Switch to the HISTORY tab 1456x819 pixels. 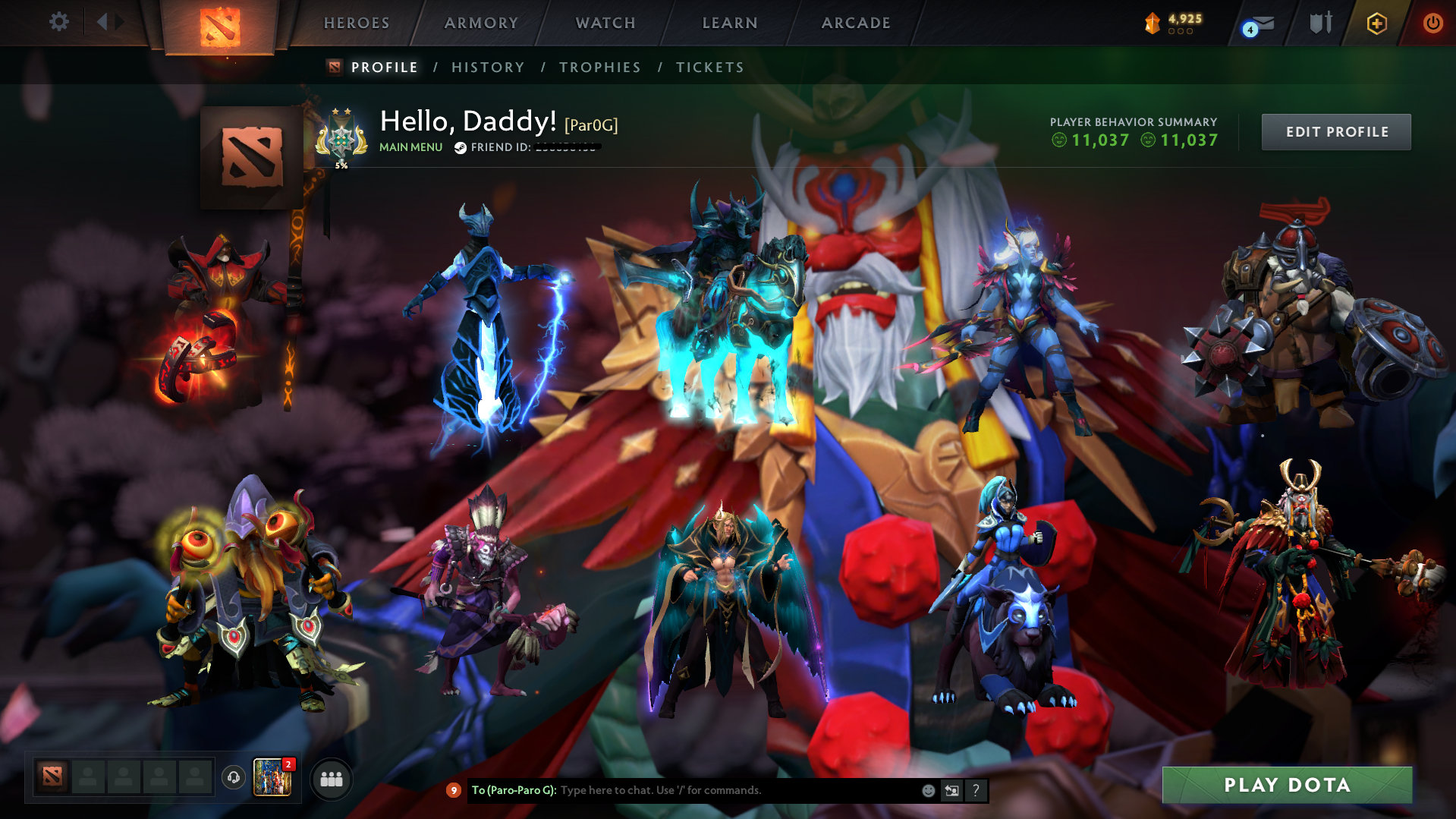(x=487, y=67)
